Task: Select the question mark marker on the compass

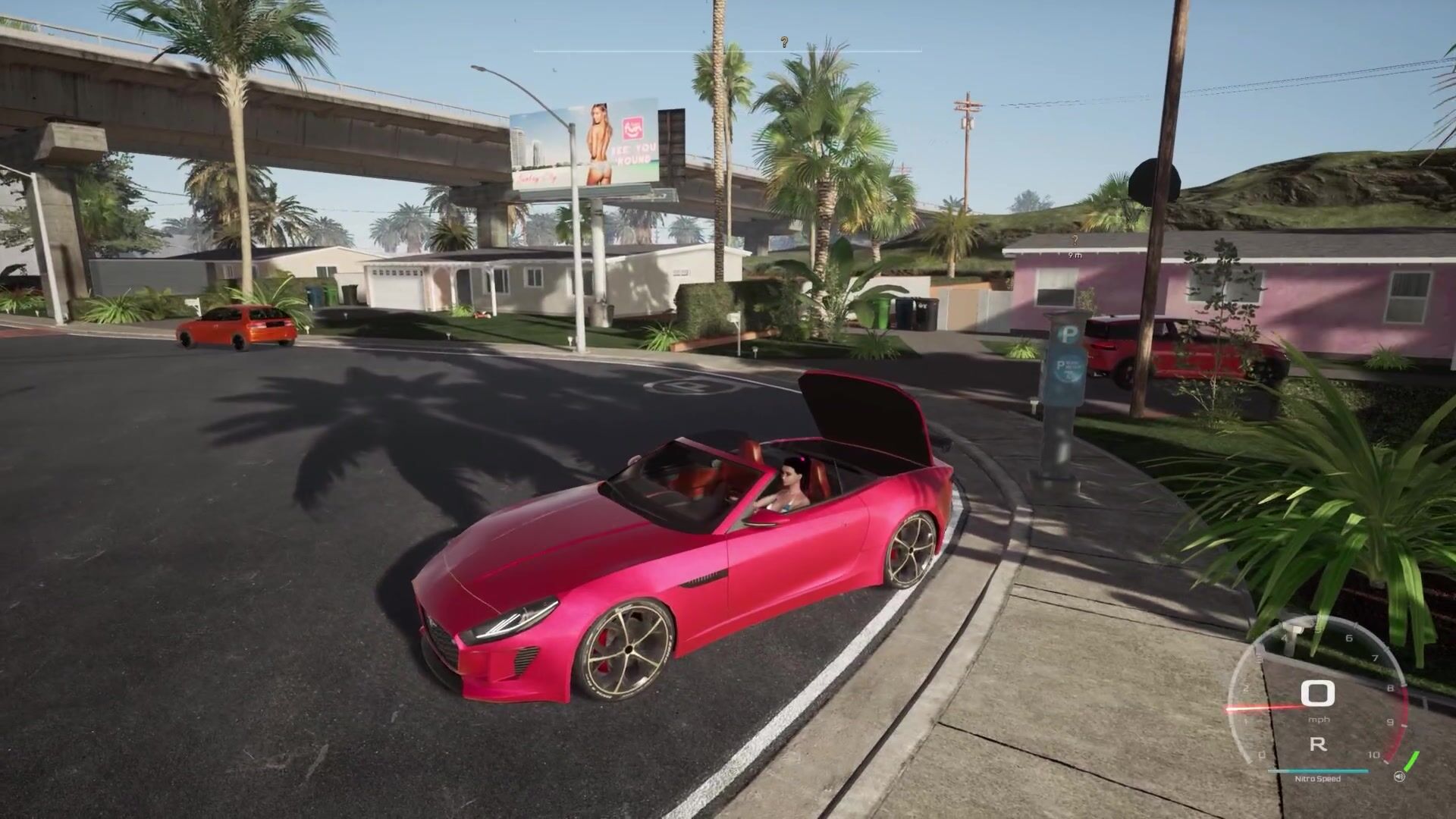Action: click(784, 43)
